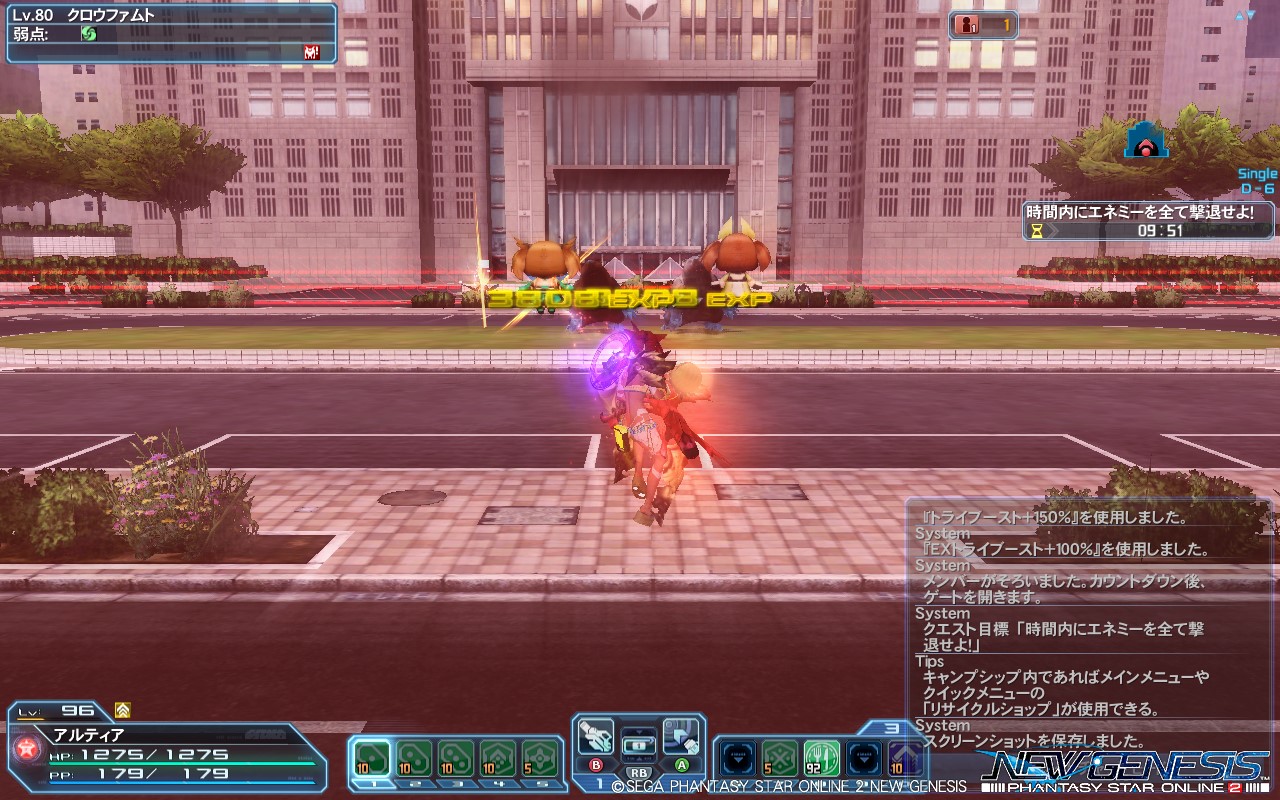Toggle the fifth palette slot showing 5 uses
The image size is (1280, 800).
point(537,758)
